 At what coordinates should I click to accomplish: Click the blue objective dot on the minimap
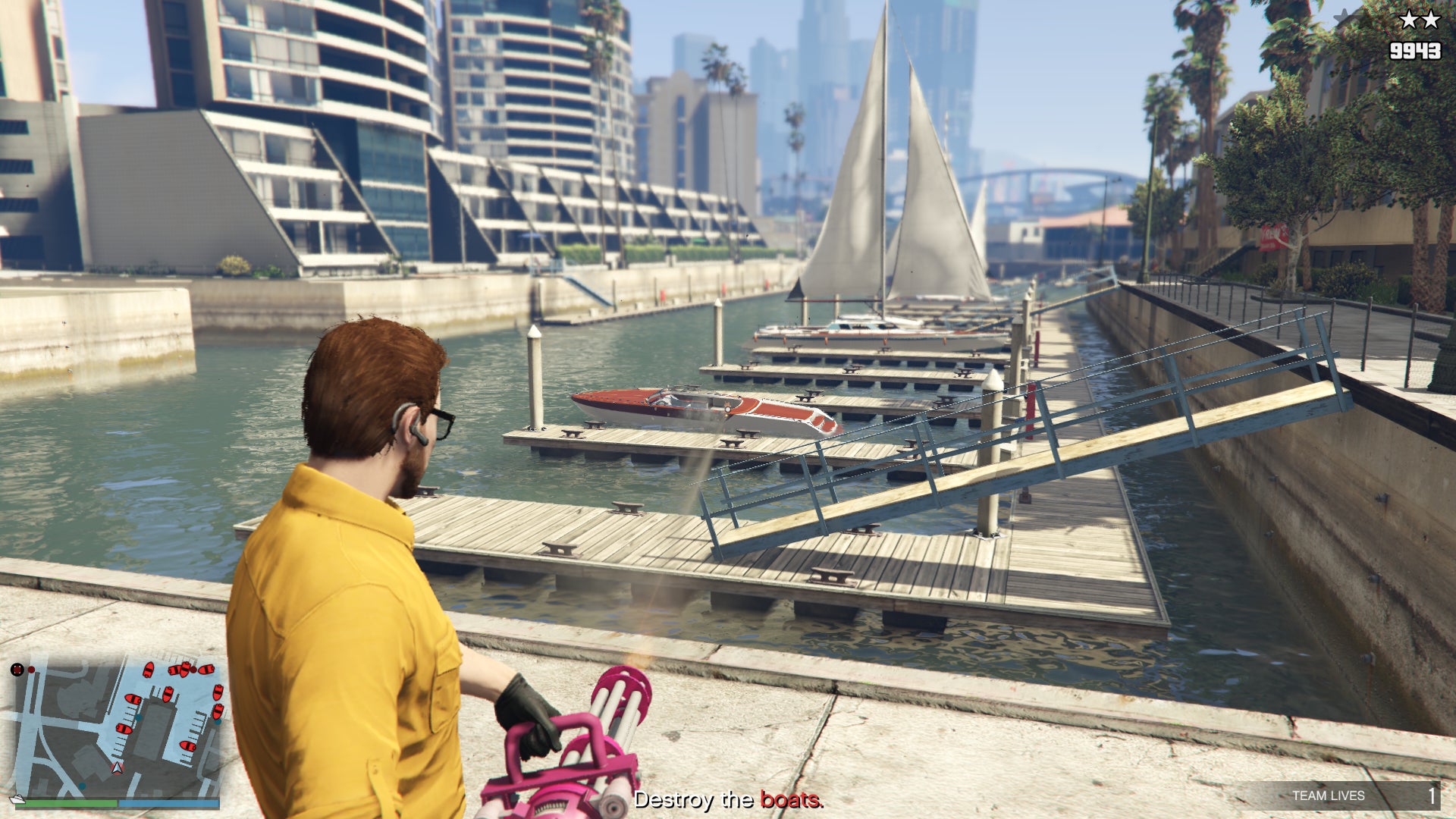[139, 718]
